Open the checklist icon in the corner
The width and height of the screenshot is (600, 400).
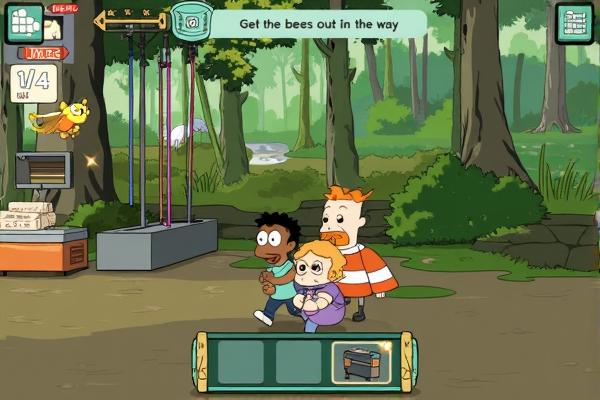[576, 24]
